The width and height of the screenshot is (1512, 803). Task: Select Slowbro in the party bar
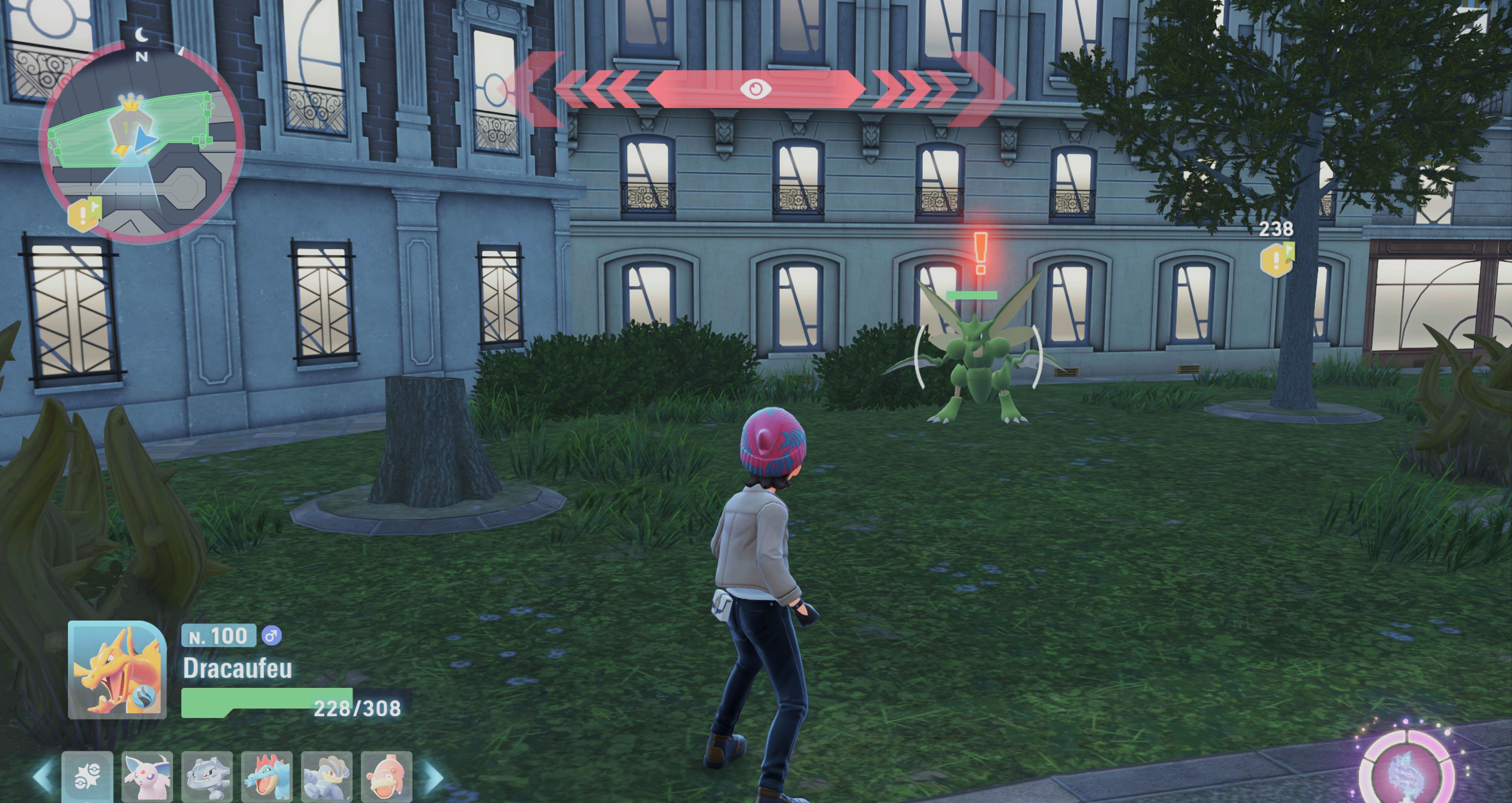(x=386, y=776)
